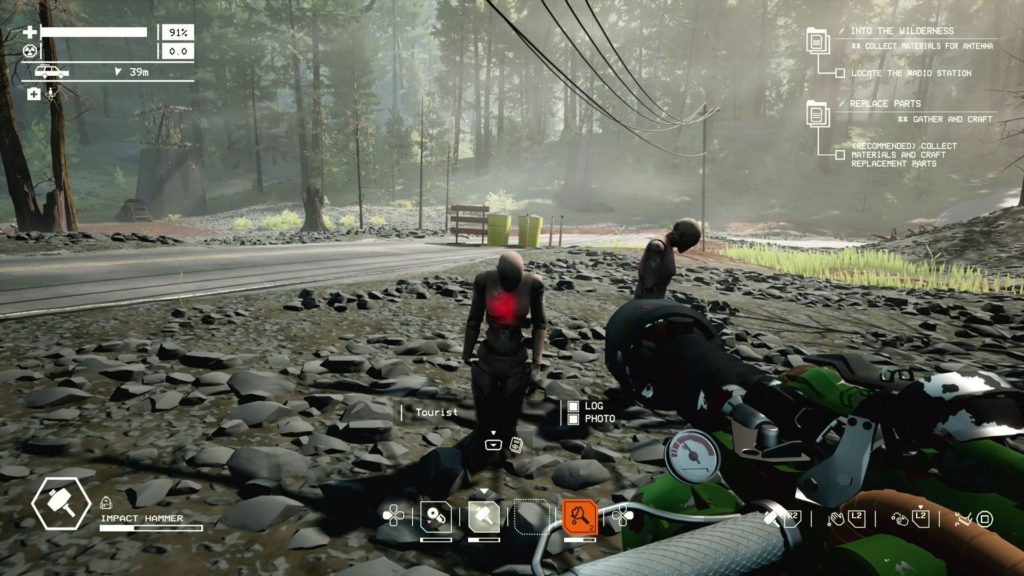1024x576 pixels.
Task: Select the Impact Hammer hotbar slot
Action: pyautogui.click(x=484, y=516)
